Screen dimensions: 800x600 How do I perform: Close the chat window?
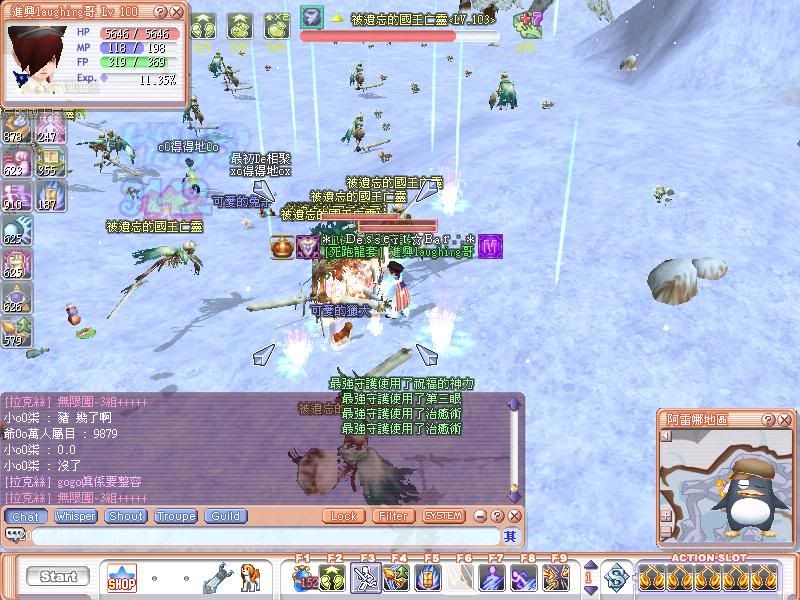pos(516,516)
